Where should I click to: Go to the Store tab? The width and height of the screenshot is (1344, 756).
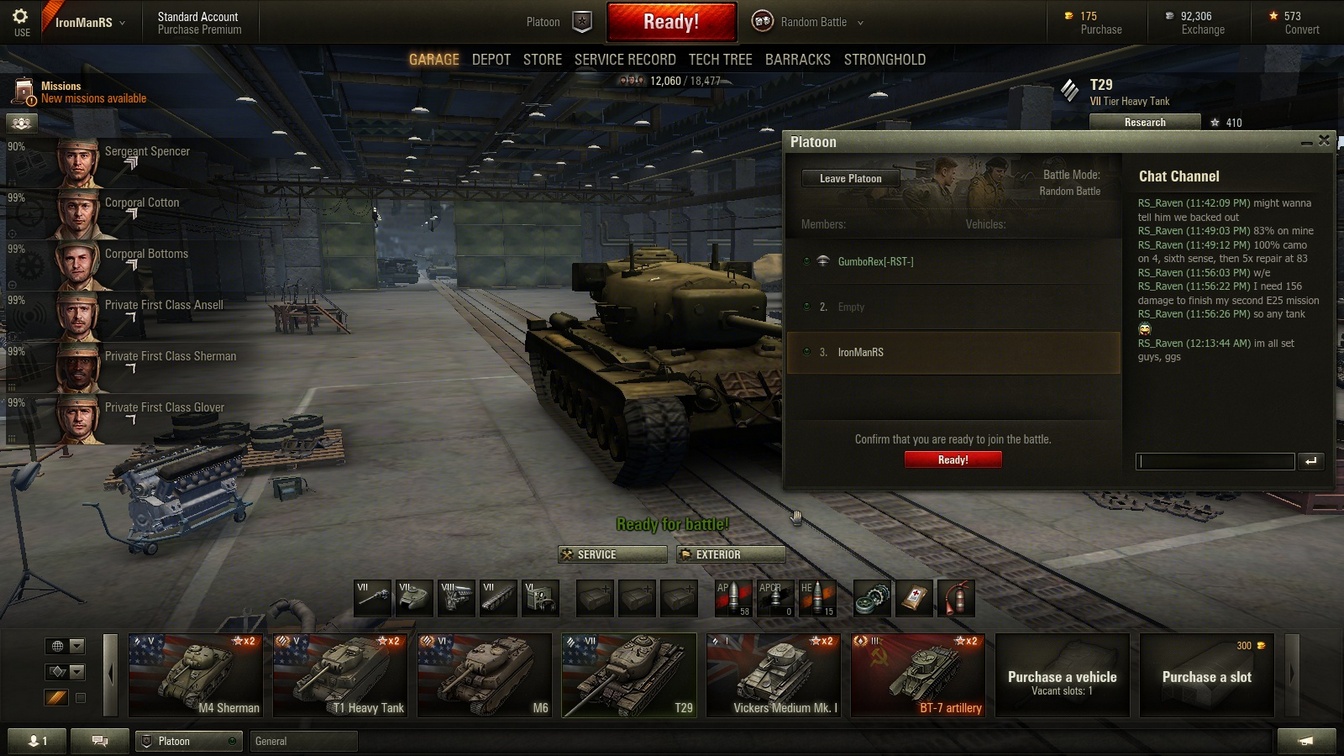pyautogui.click(x=542, y=60)
